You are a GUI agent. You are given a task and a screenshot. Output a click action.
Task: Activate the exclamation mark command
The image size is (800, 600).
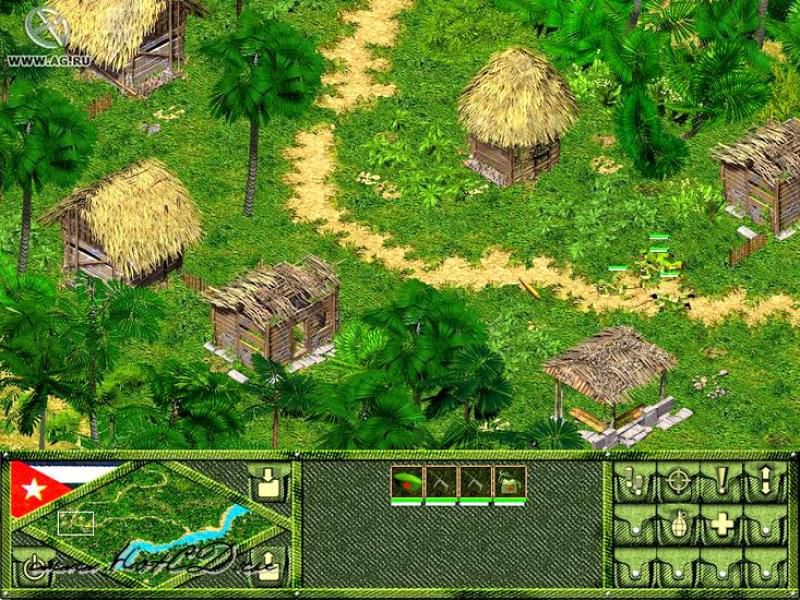coord(722,482)
